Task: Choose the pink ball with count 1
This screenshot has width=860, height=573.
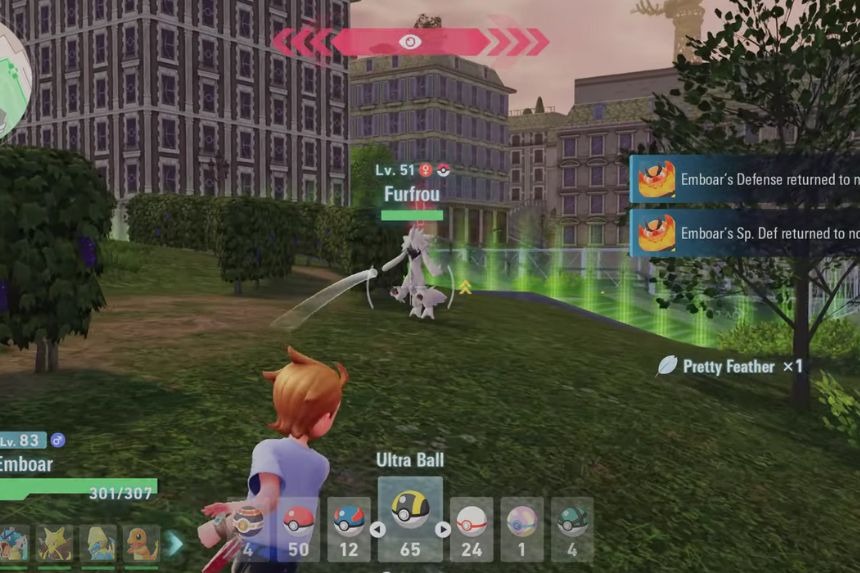Action: (x=522, y=528)
